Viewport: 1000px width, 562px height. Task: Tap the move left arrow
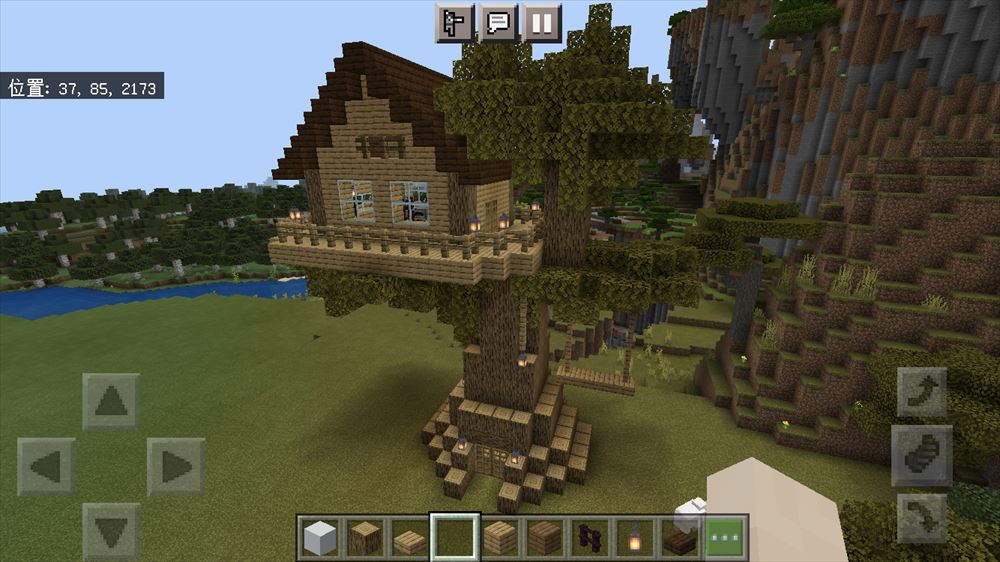[x=46, y=466]
